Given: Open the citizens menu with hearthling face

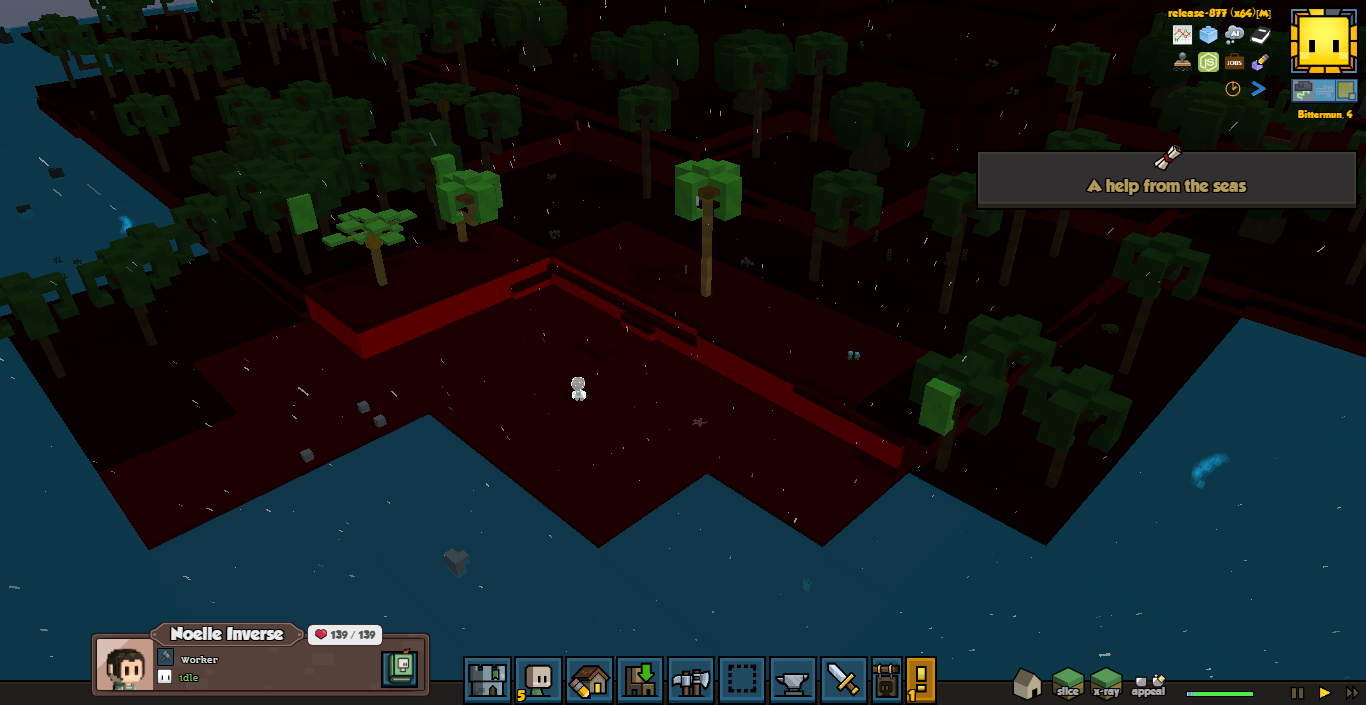Looking at the screenshot, I should [x=539, y=681].
